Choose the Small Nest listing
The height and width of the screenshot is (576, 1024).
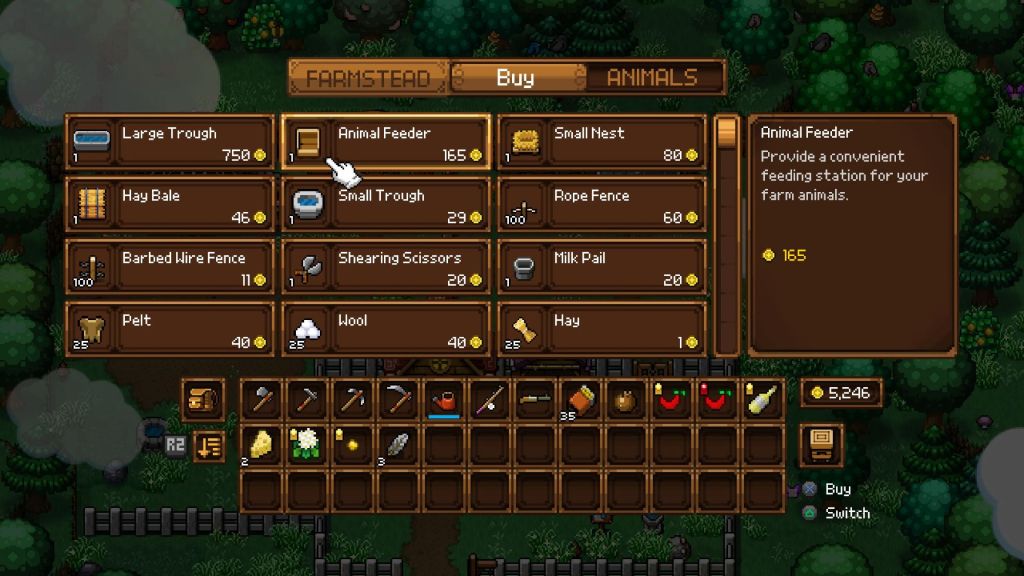602,143
